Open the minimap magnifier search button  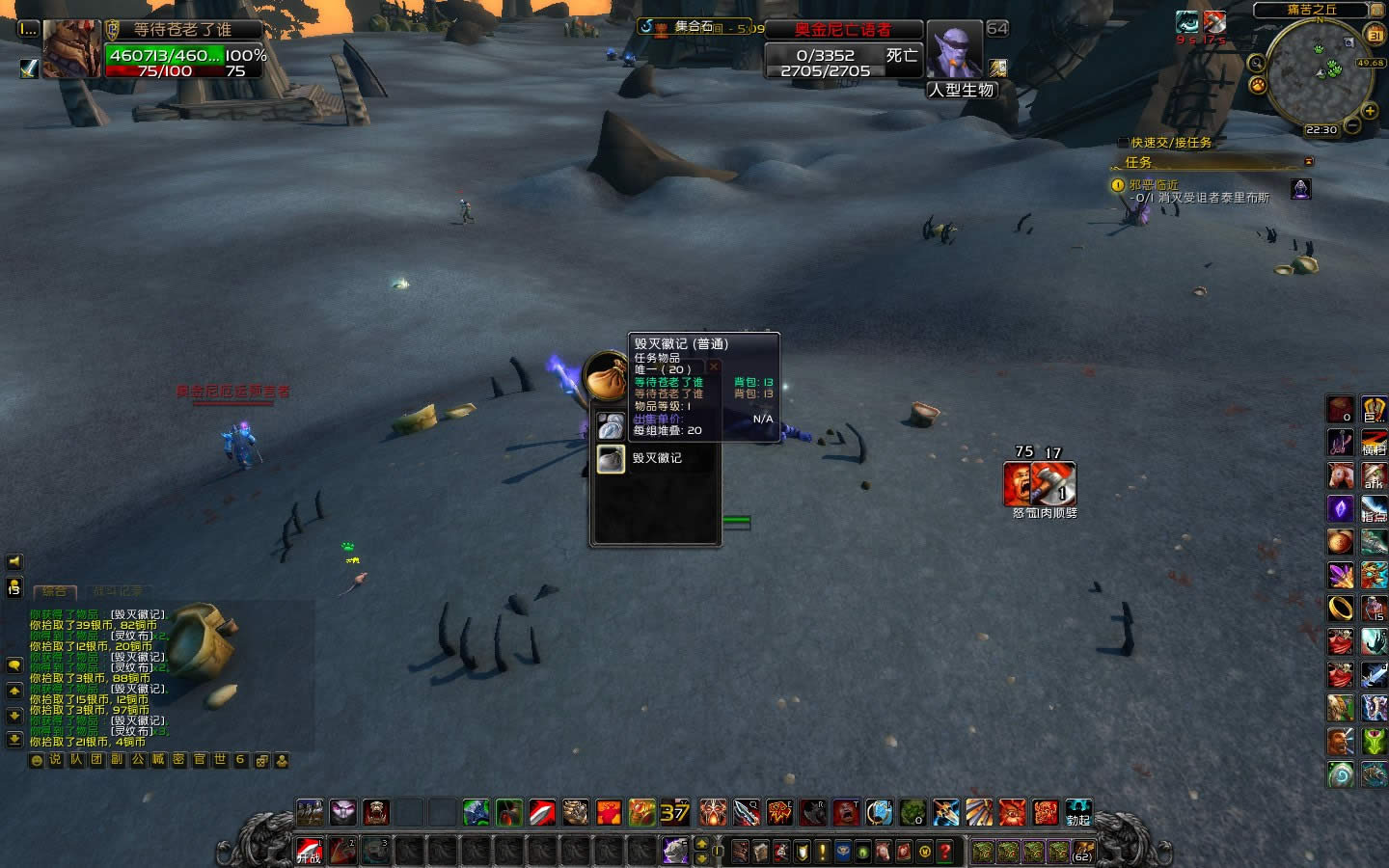click(x=1256, y=64)
